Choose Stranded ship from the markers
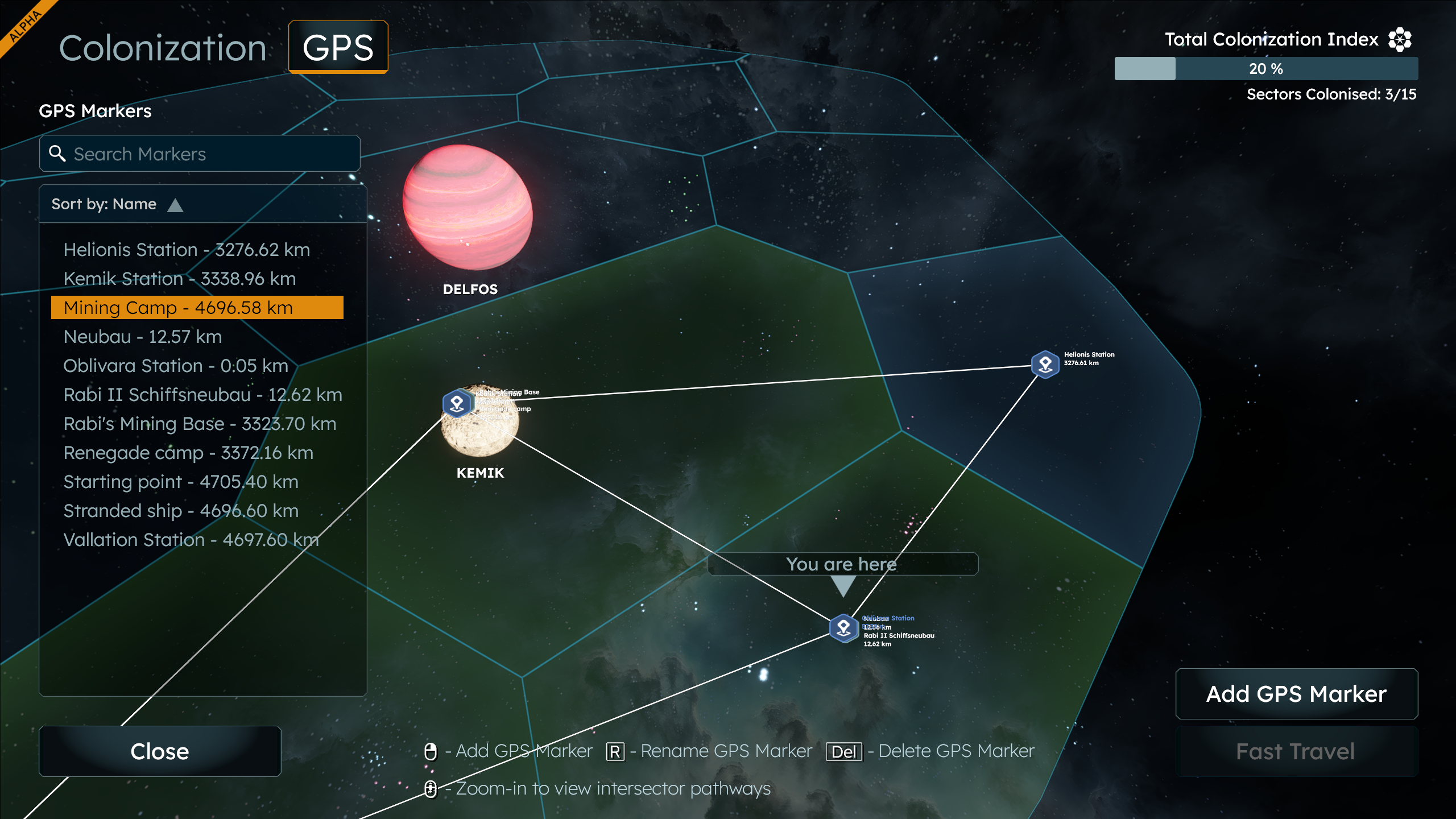Viewport: 1456px width, 819px height. pos(181,511)
